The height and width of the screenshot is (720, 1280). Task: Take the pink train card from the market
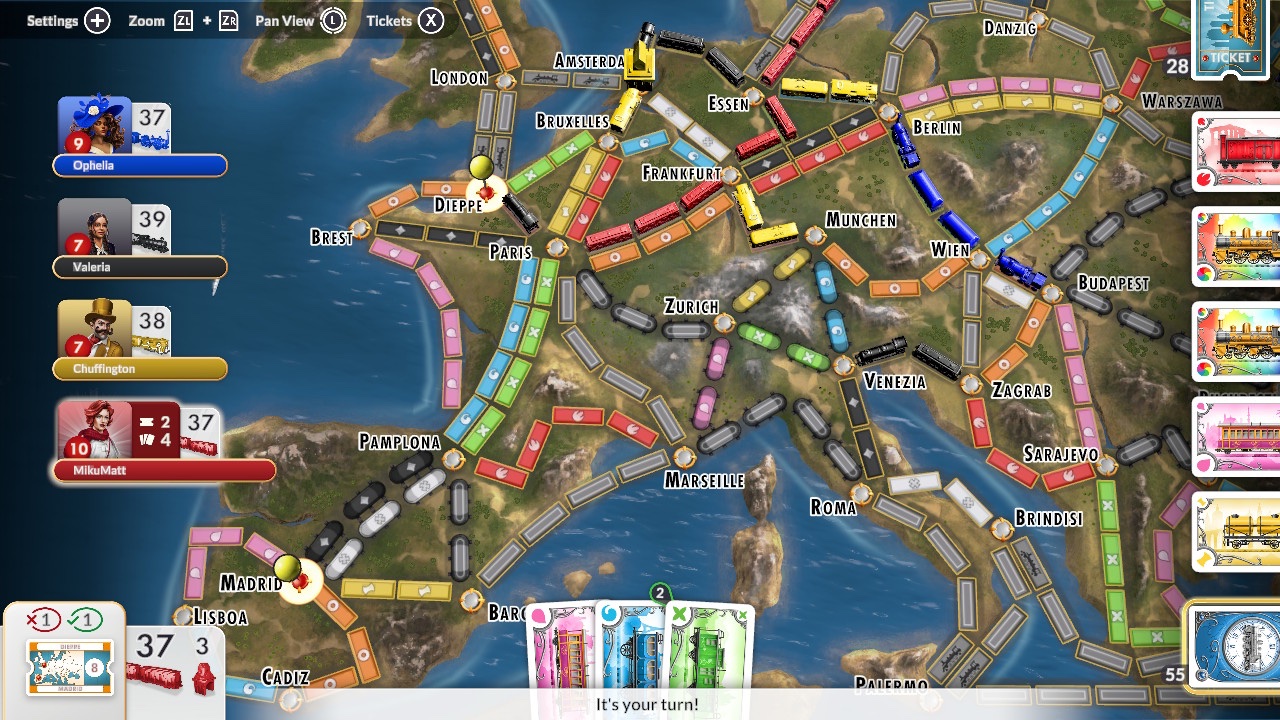1240,436
